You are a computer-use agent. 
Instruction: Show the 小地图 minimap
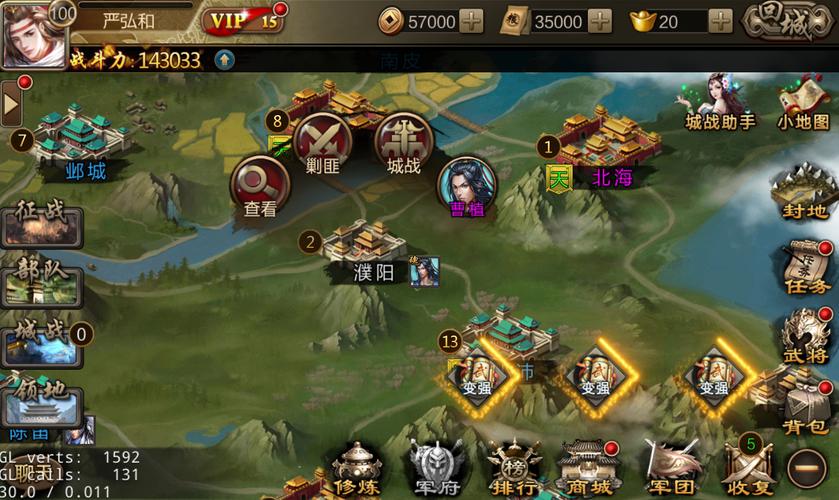[804, 103]
